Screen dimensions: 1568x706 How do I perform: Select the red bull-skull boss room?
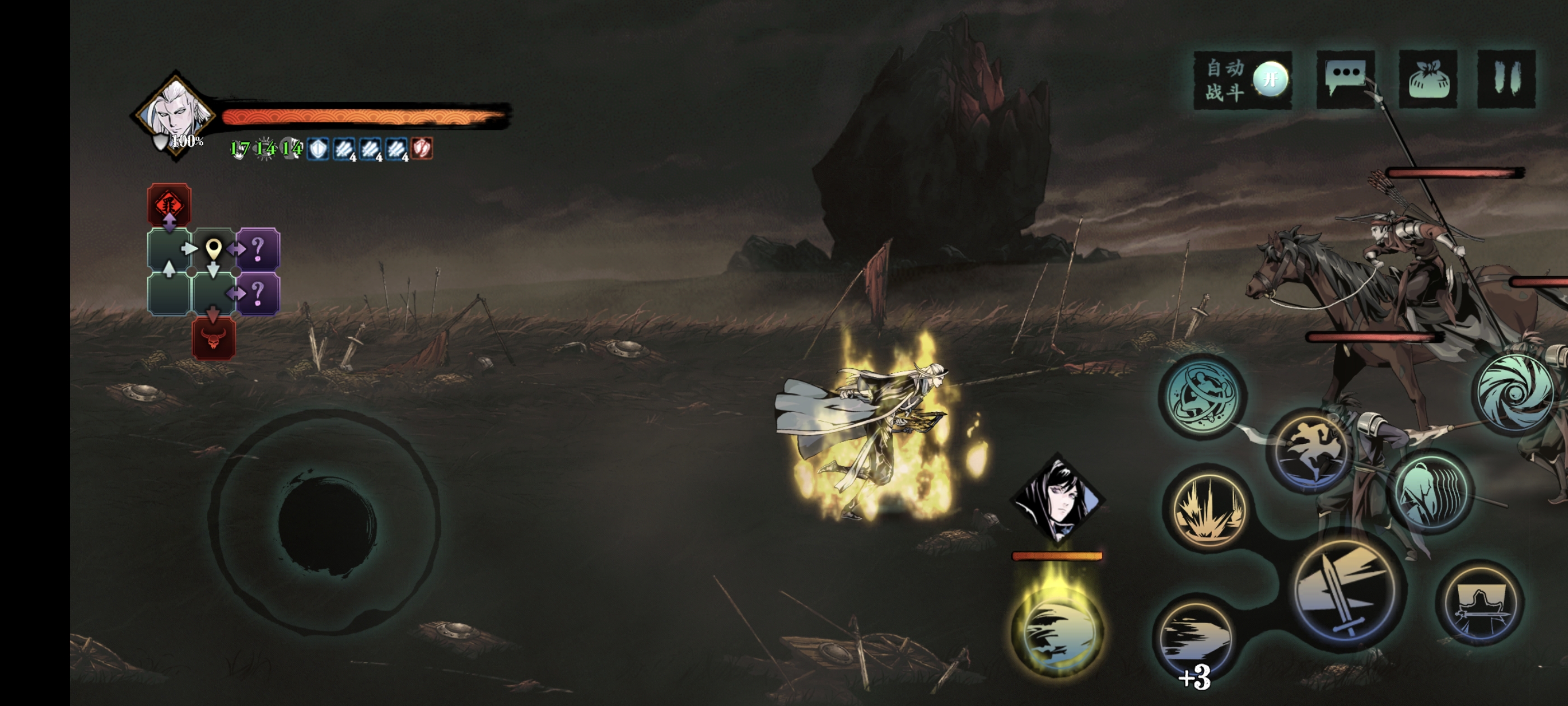pyautogui.click(x=213, y=338)
